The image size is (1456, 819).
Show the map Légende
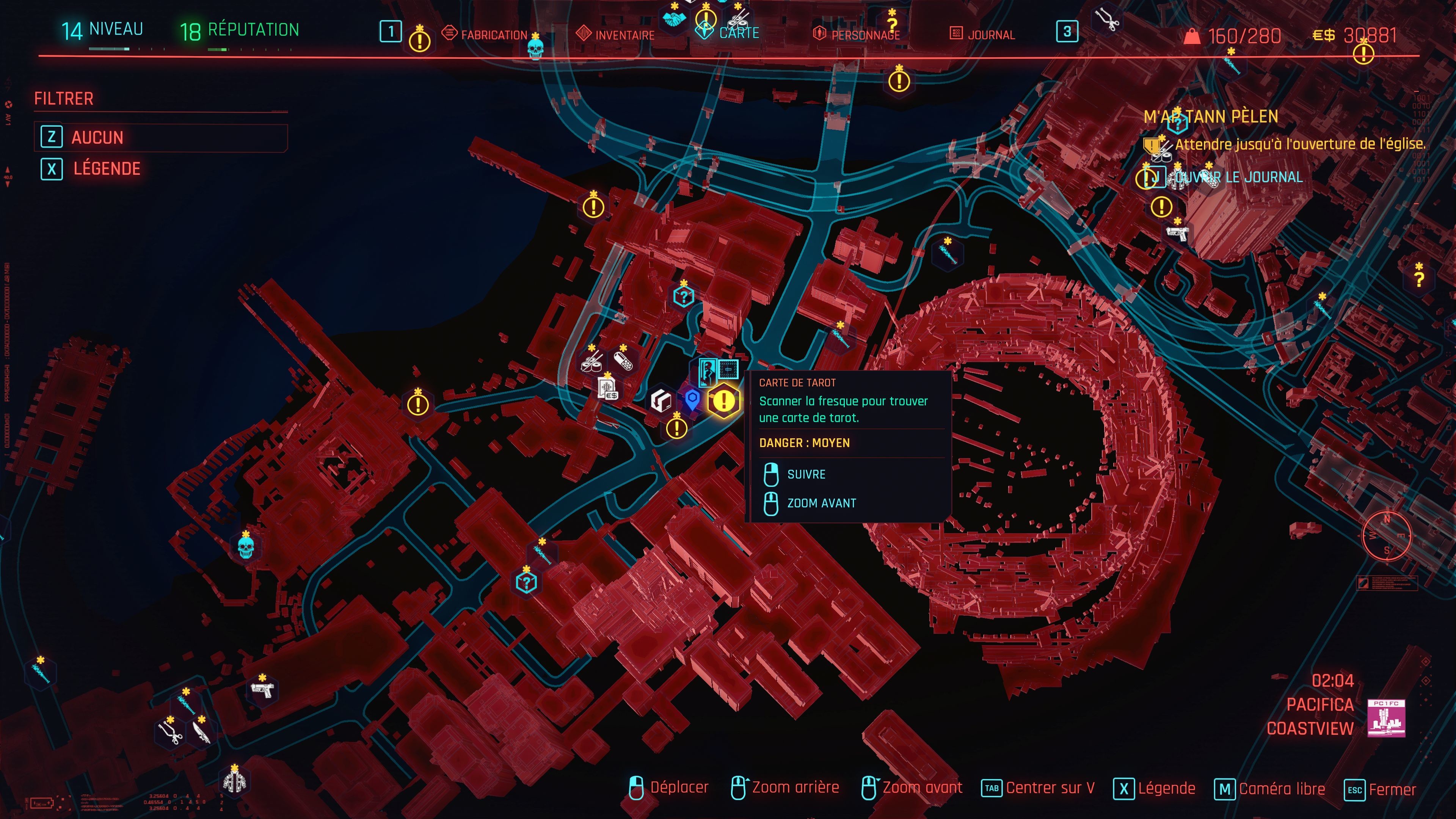click(106, 168)
